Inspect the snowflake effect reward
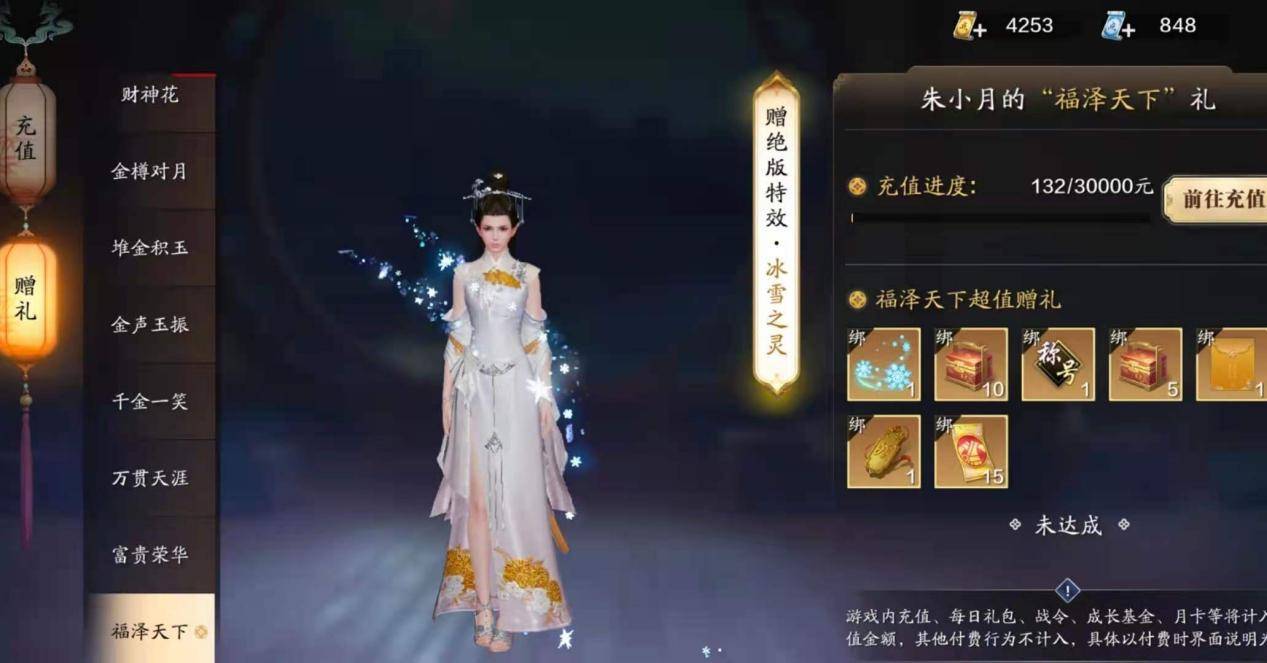 click(883, 364)
